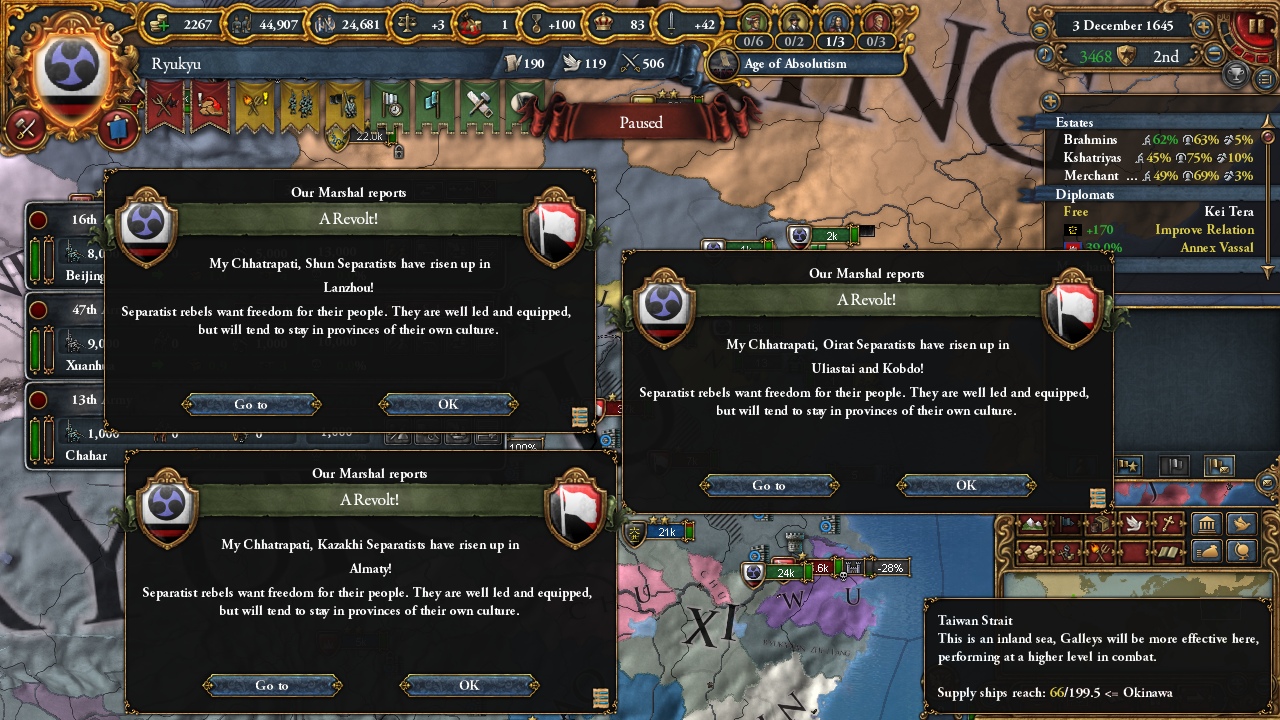This screenshot has height=720, width=1280.
Task: Open the trade goods mapmode
Action: click(1099, 523)
